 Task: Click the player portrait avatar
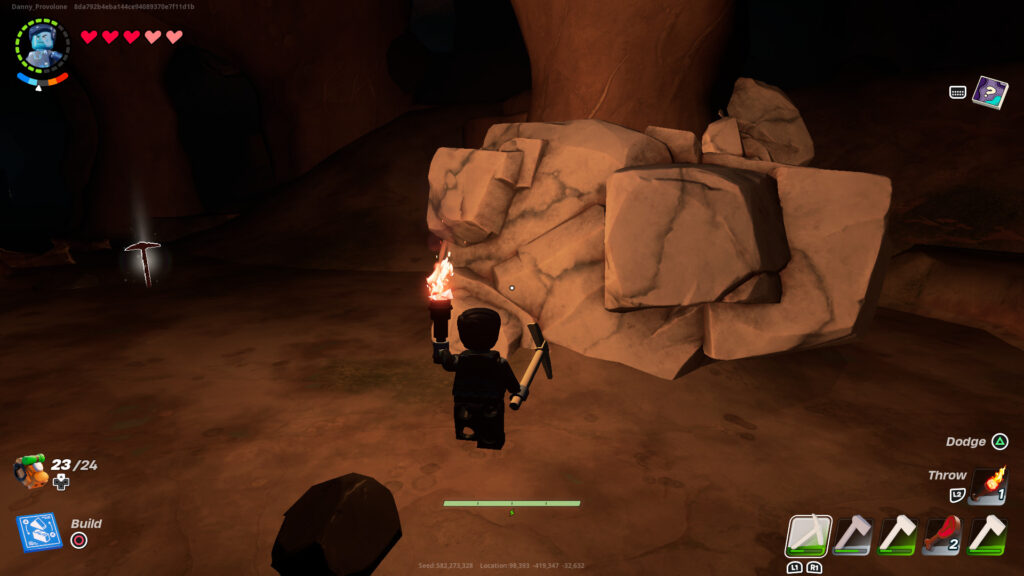click(42, 43)
